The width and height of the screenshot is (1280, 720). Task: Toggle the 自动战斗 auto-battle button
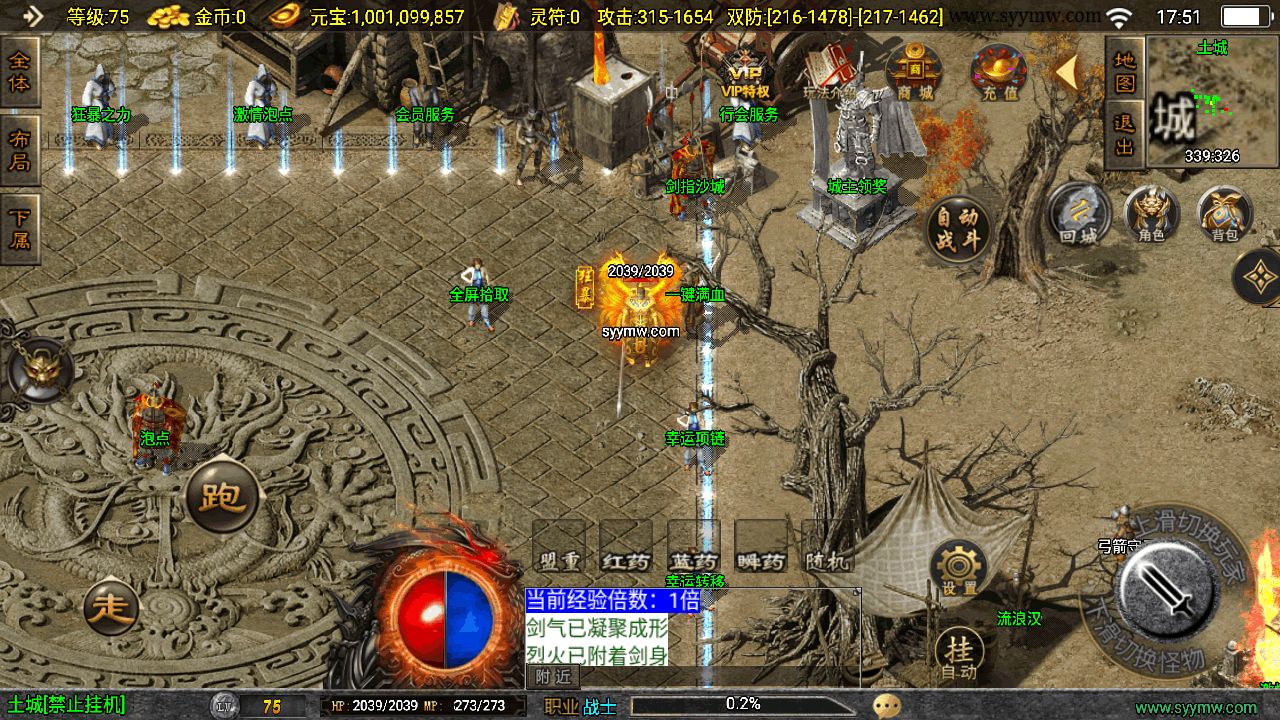point(958,230)
